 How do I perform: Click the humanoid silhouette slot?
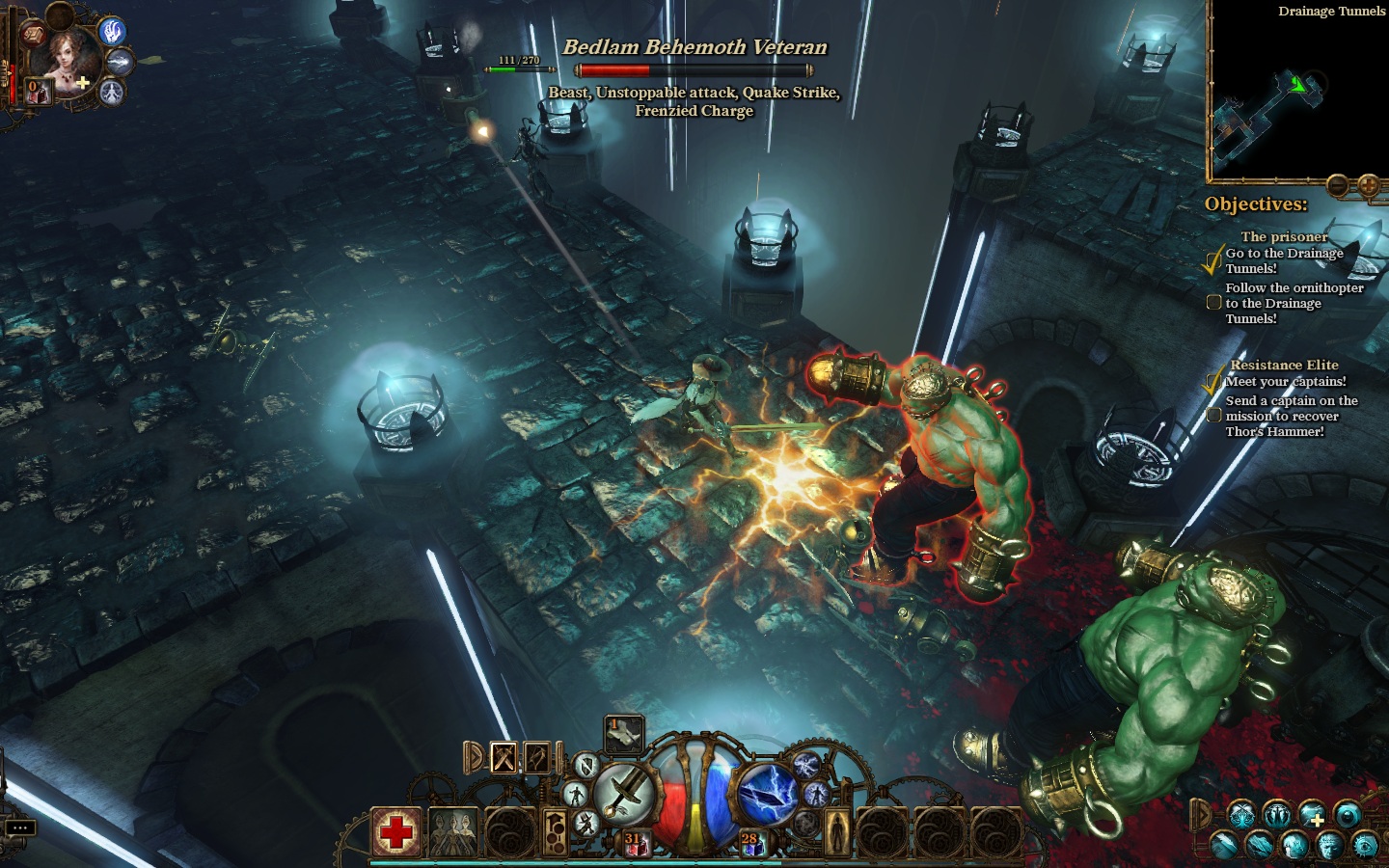click(836, 831)
